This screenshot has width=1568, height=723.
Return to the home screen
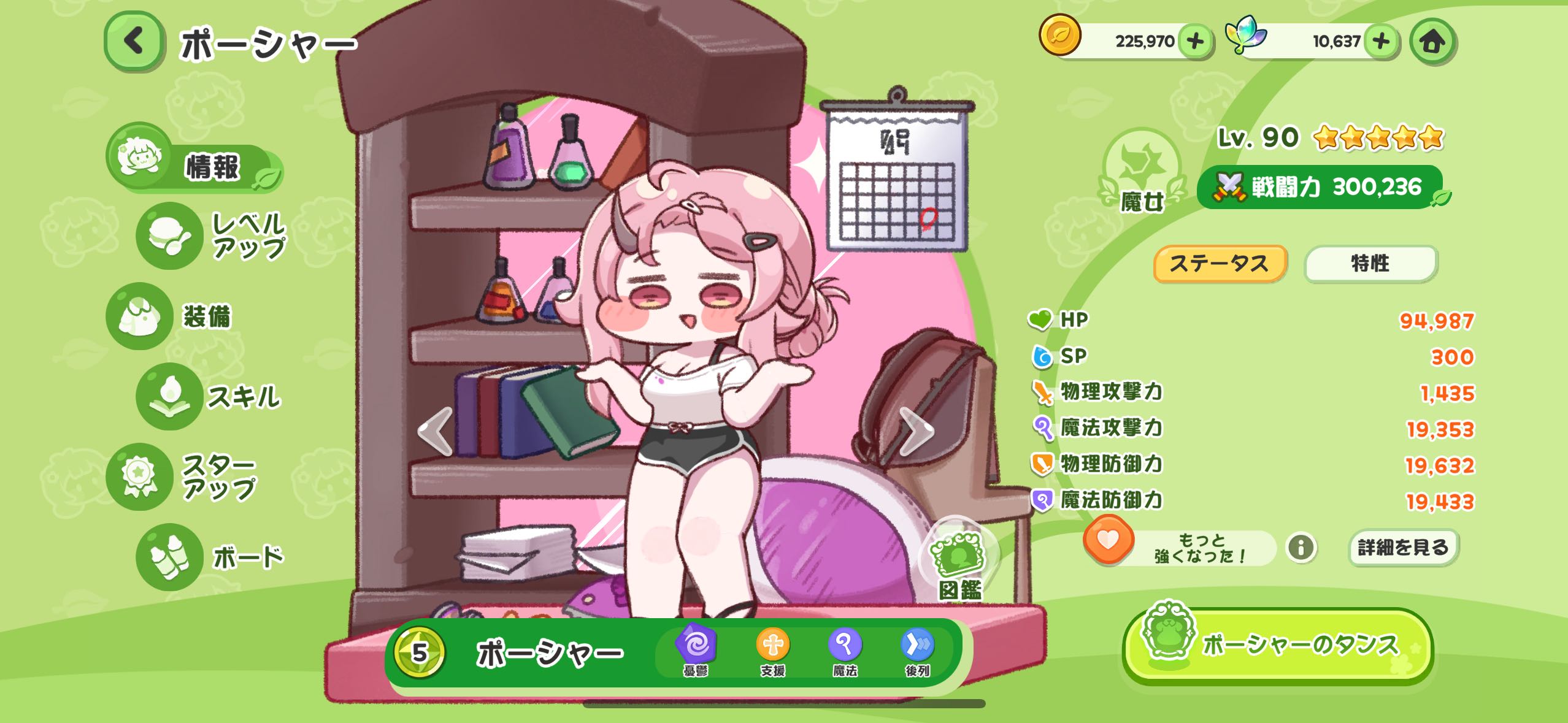click(x=1433, y=42)
